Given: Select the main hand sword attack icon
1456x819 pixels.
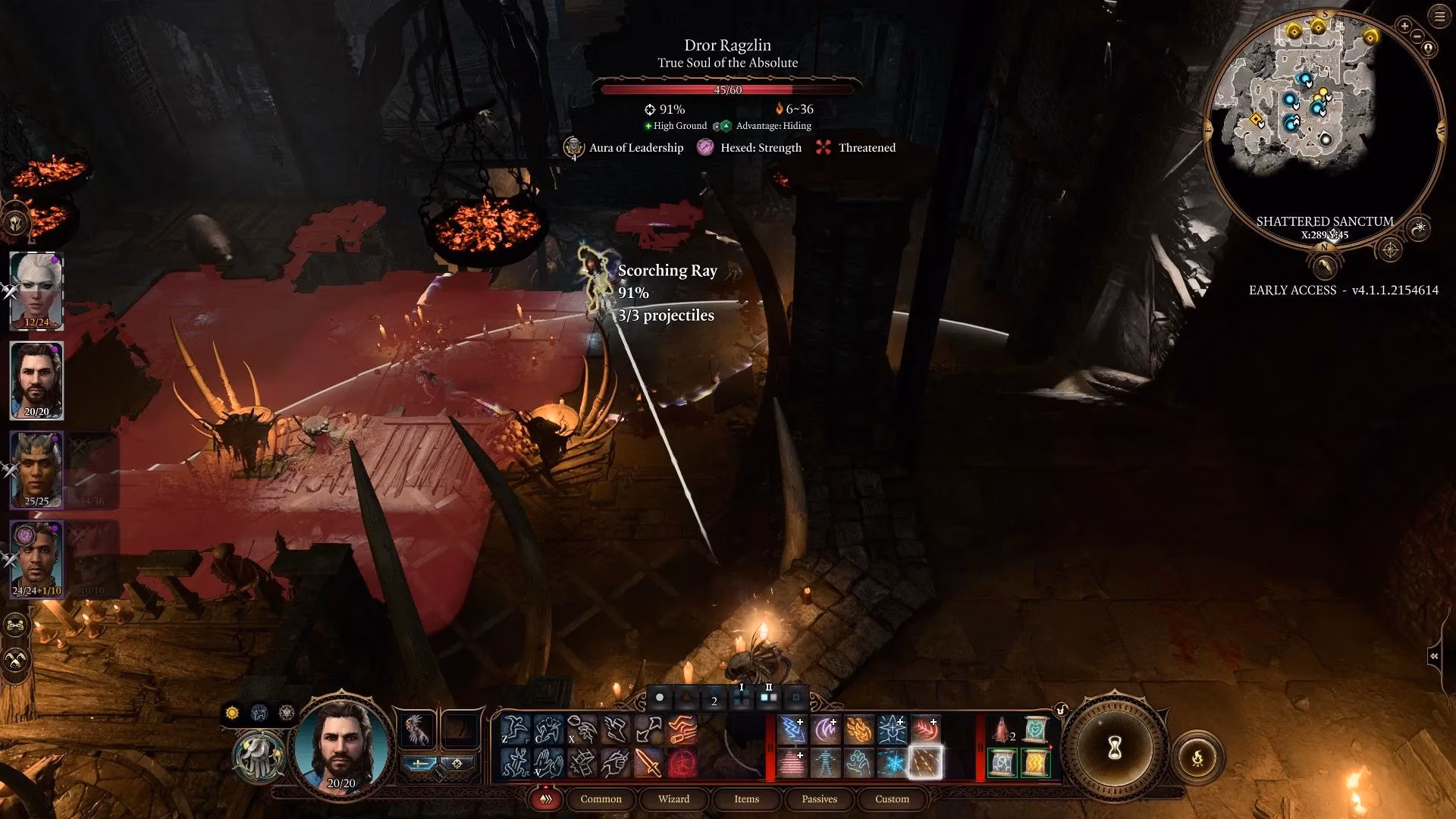Looking at the screenshot, I should [648, 762].
